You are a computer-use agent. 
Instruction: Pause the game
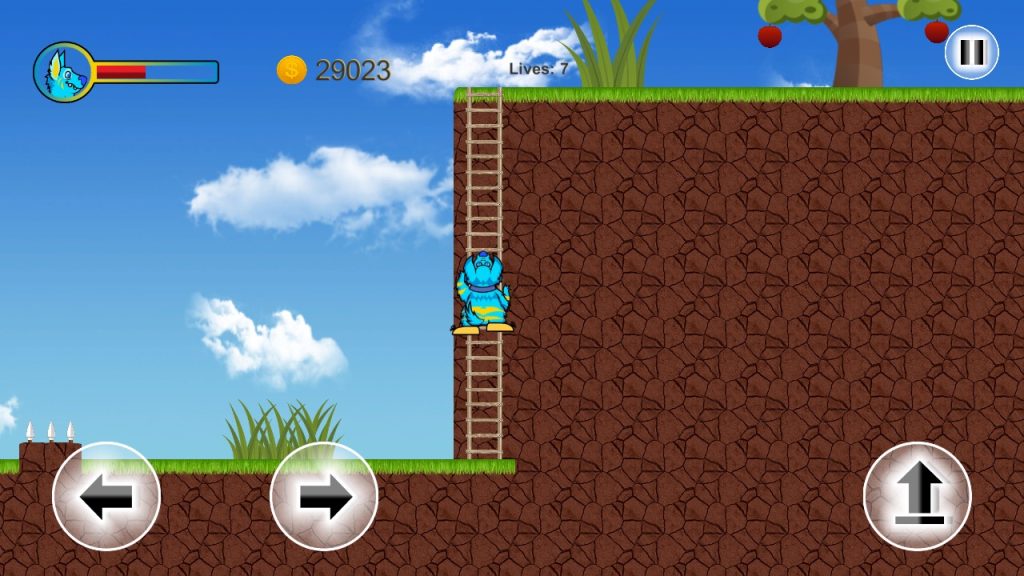coord(971,52)
